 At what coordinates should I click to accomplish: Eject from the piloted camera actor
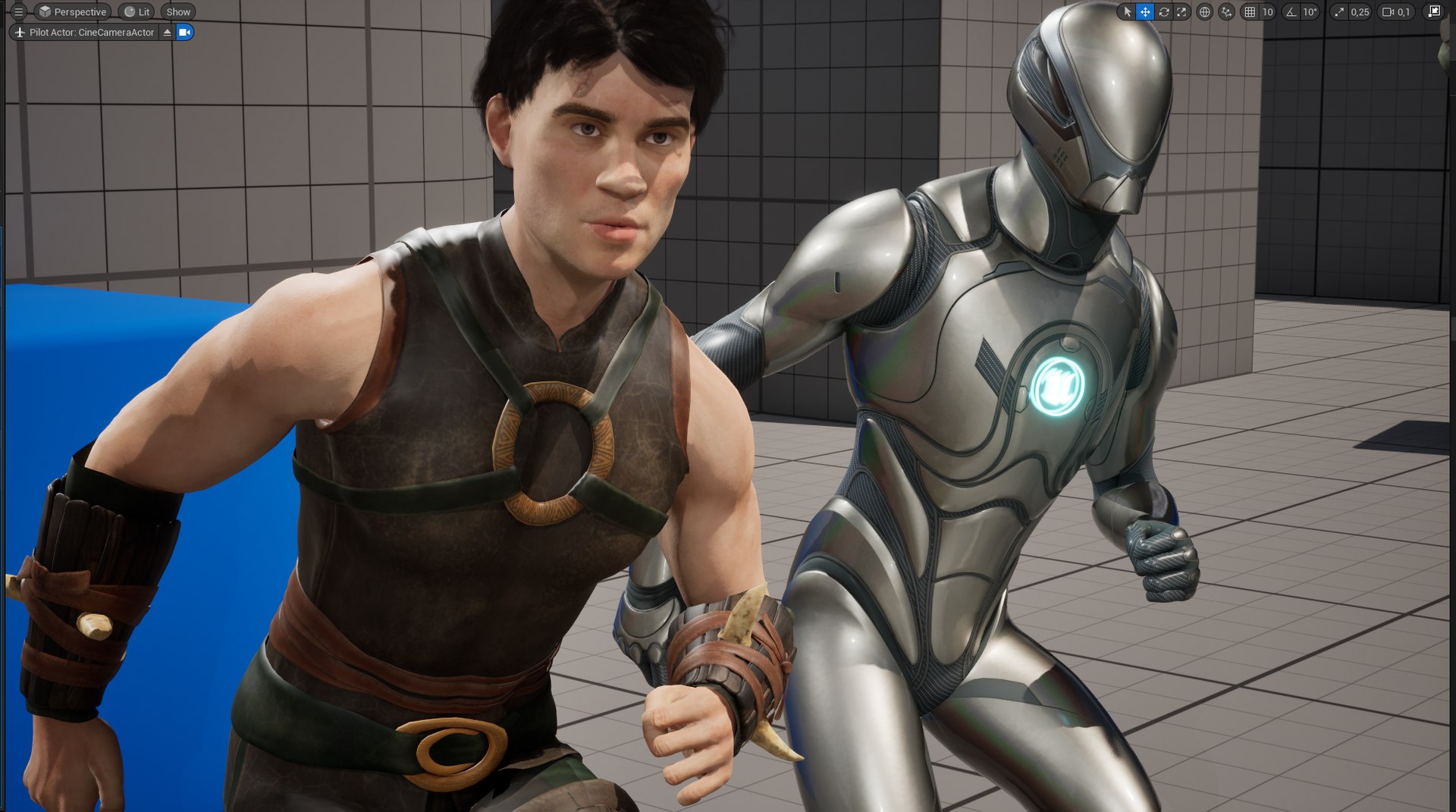tap(168, 33)
